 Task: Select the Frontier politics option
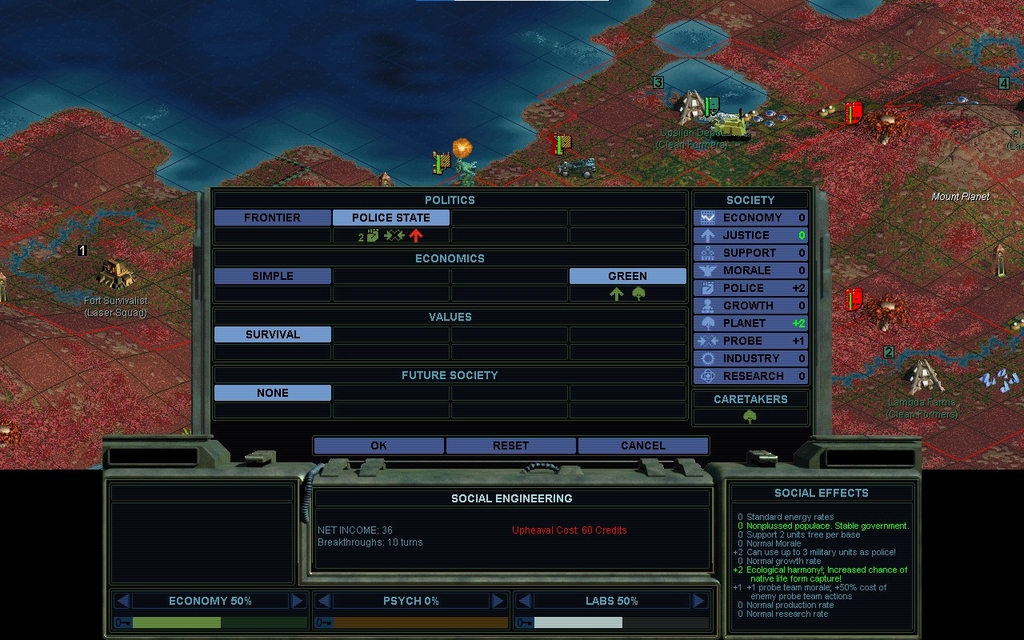click(272, 218)
